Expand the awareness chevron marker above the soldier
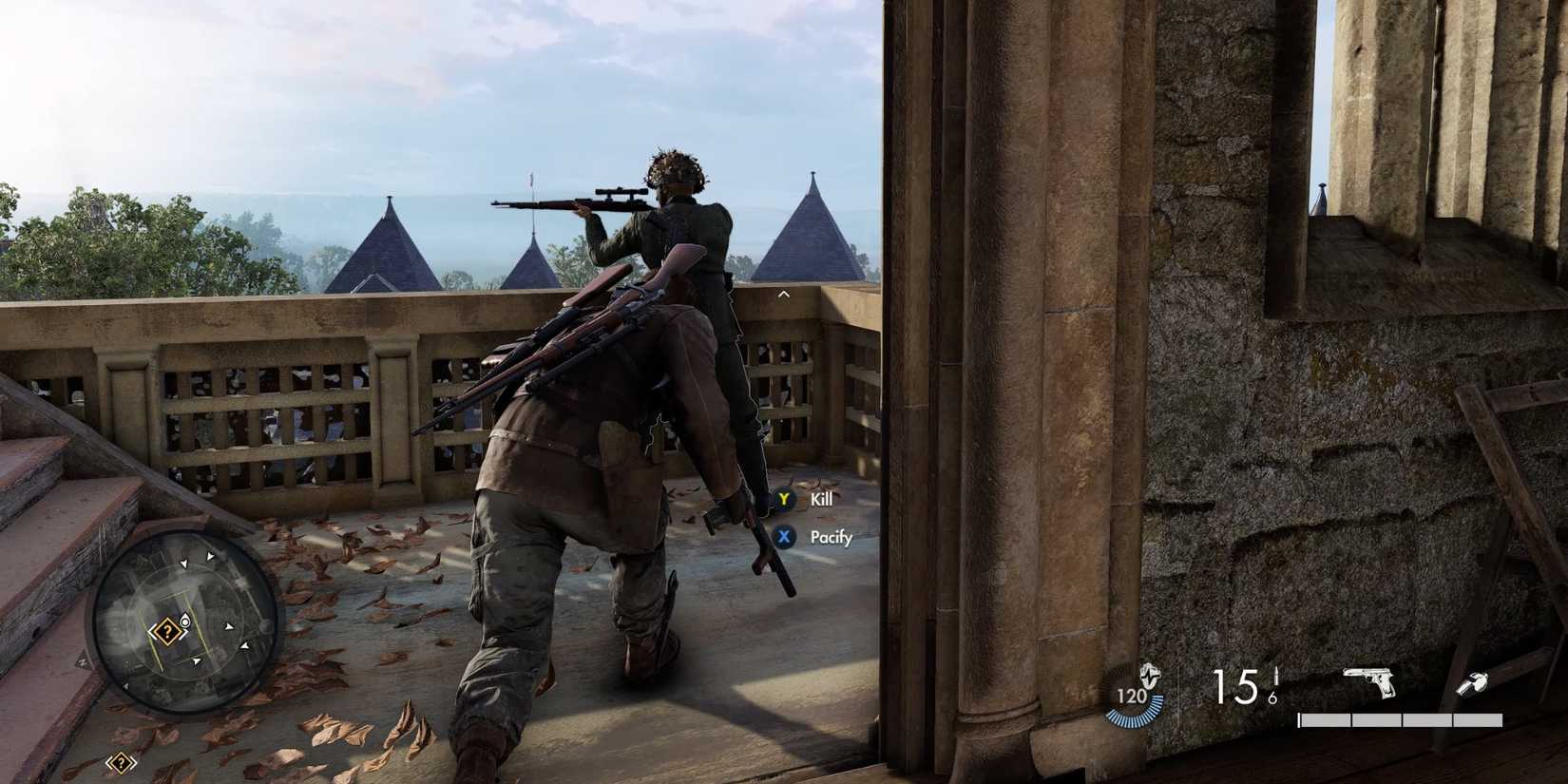 pyautogui.click(x=783, y=294)
